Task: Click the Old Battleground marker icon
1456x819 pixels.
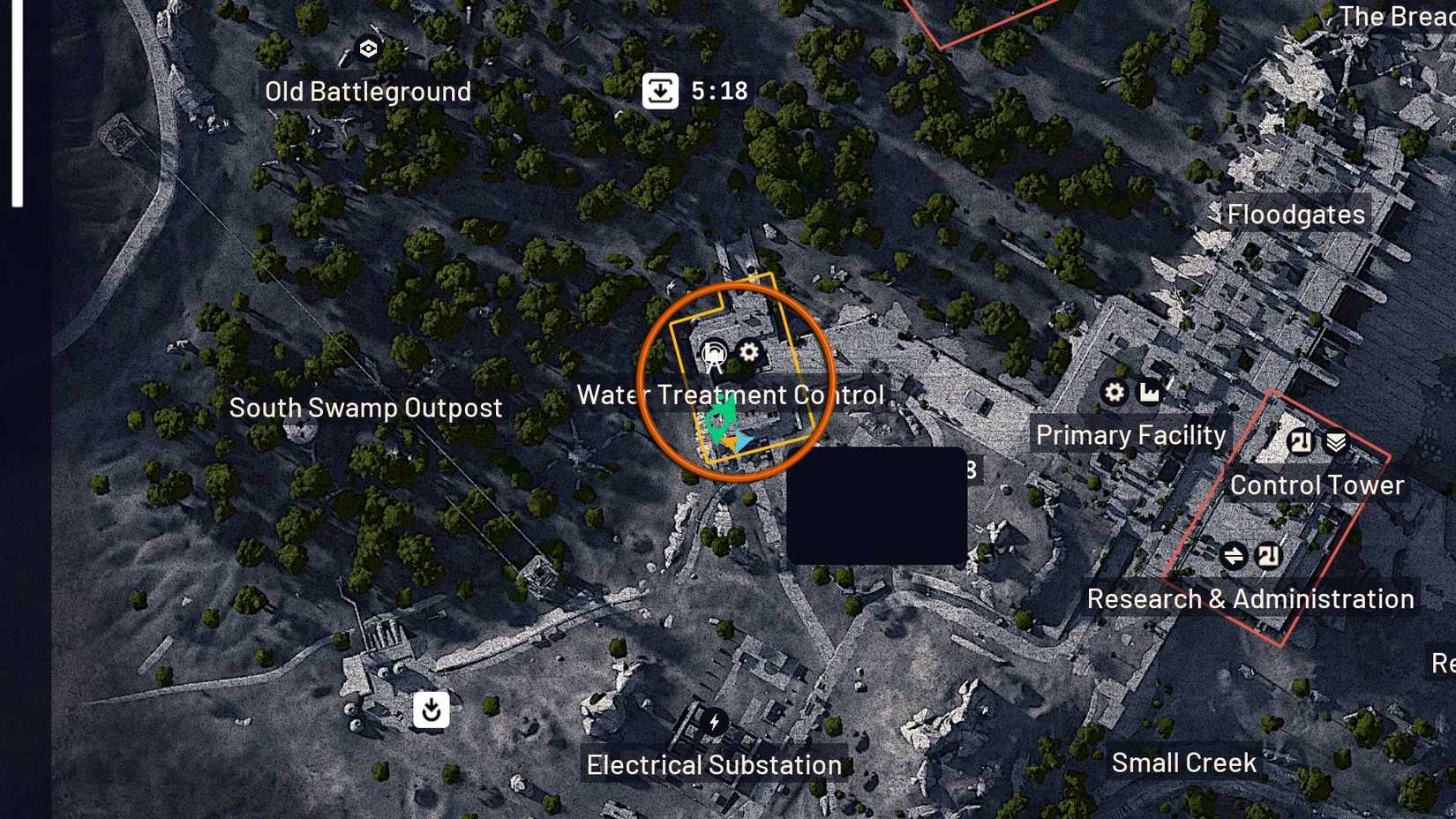Action: point(368,49)
